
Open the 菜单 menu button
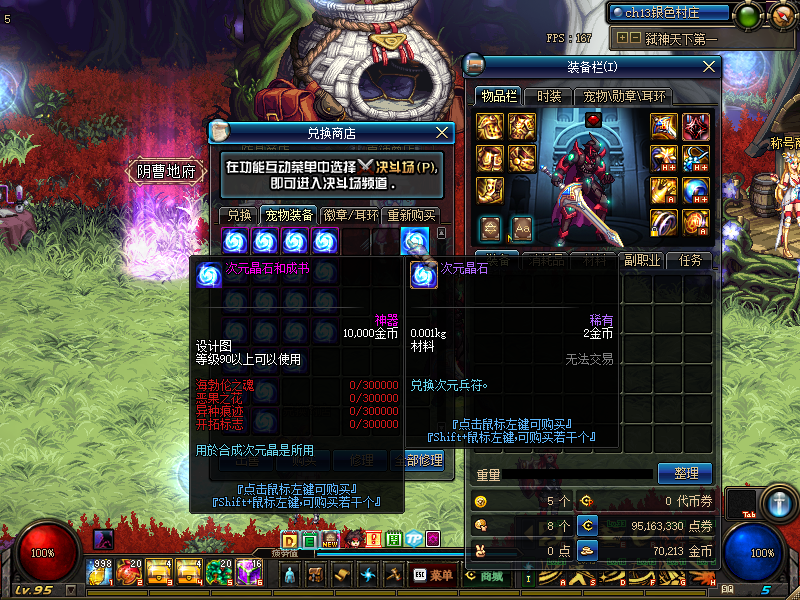coord(433,575)
